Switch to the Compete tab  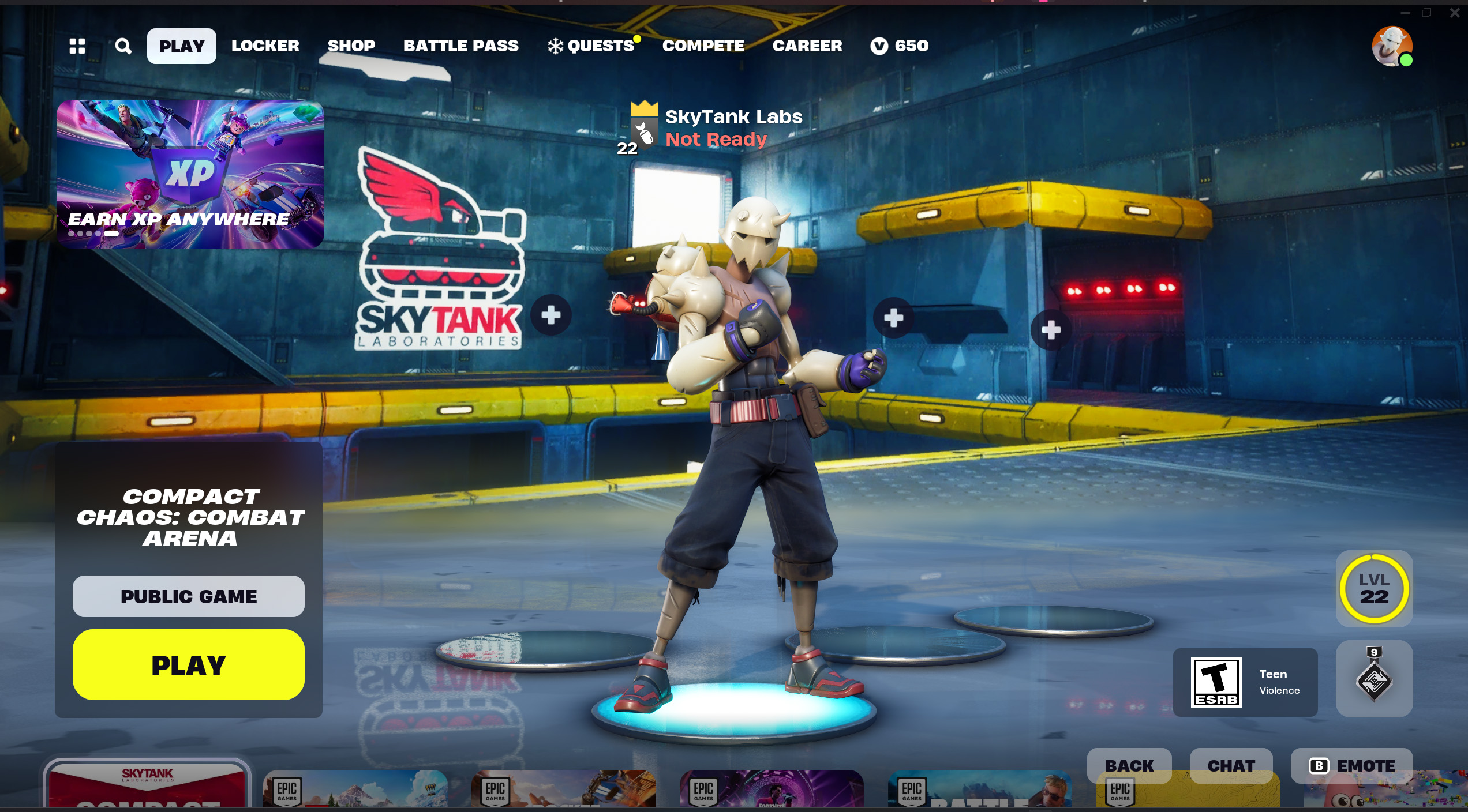coord(703,46)
